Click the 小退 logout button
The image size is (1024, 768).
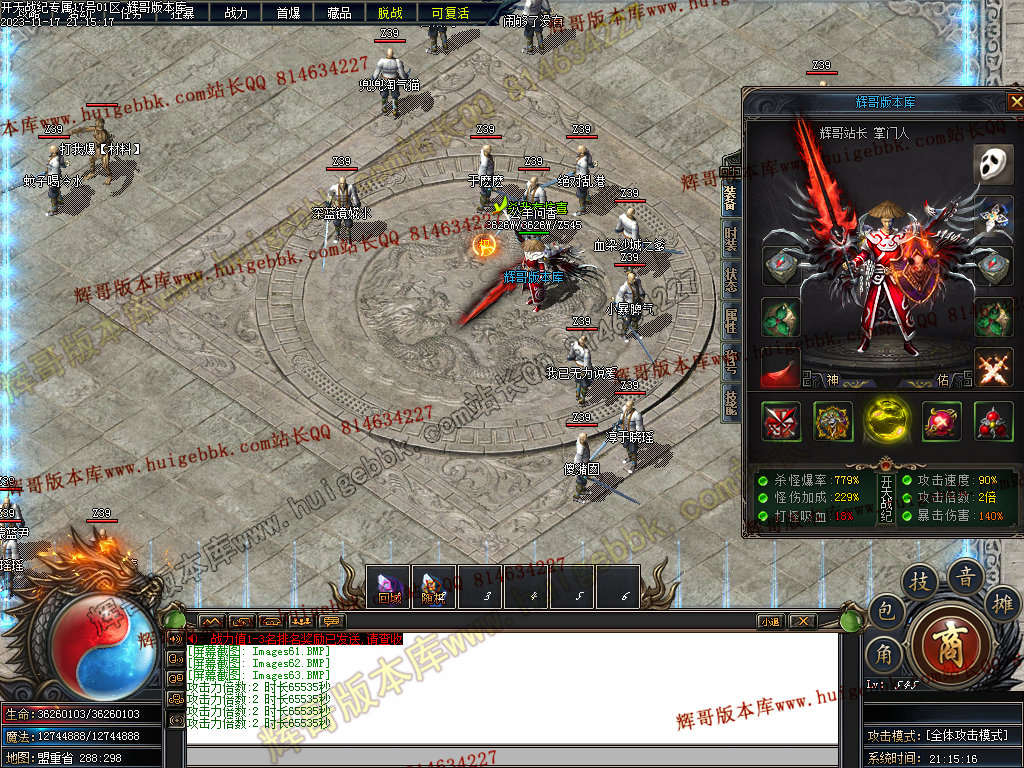pyautogui.click(x=769, y=621)
